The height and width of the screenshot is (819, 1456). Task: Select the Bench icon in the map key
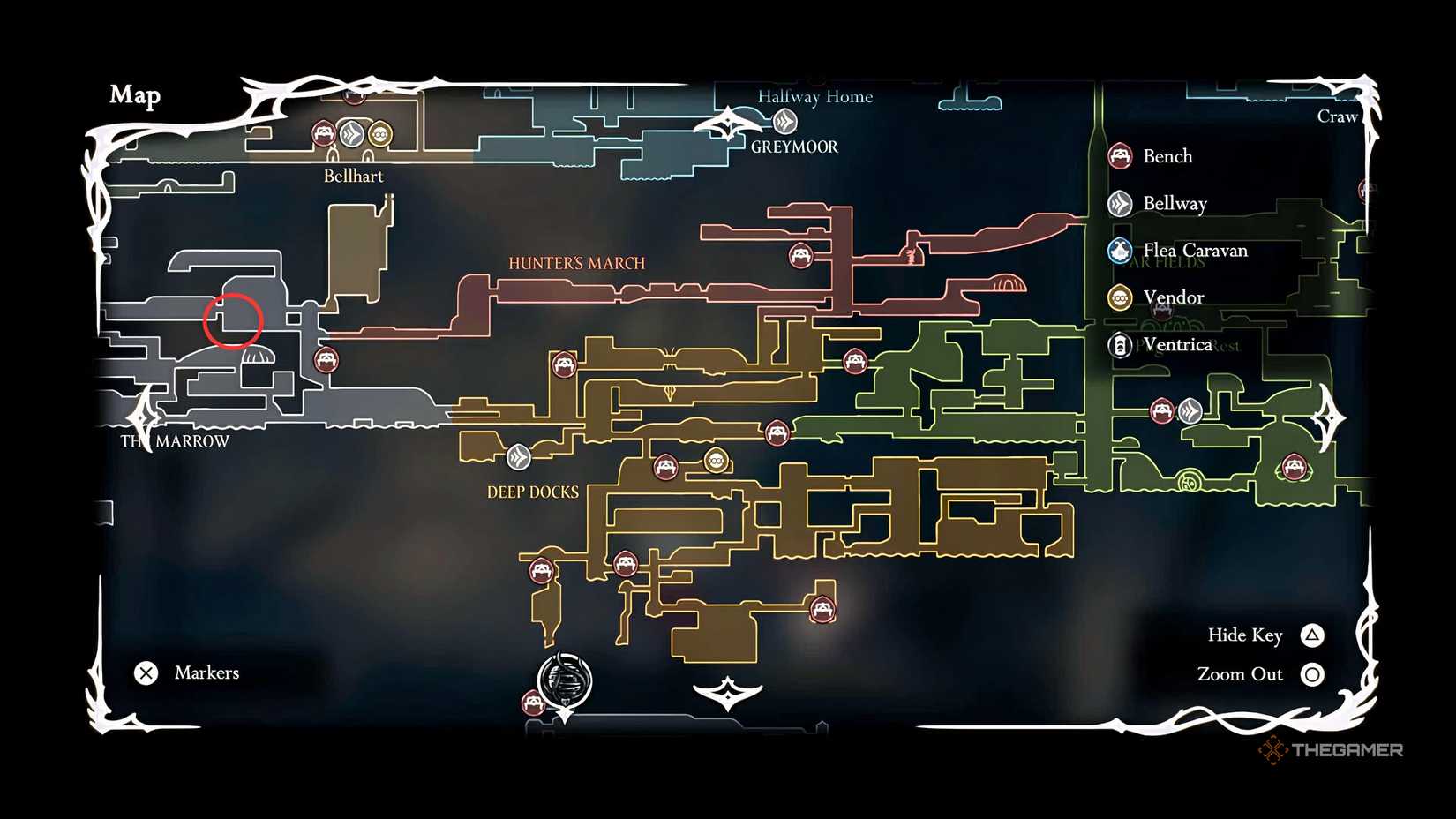click(1122, 155)
